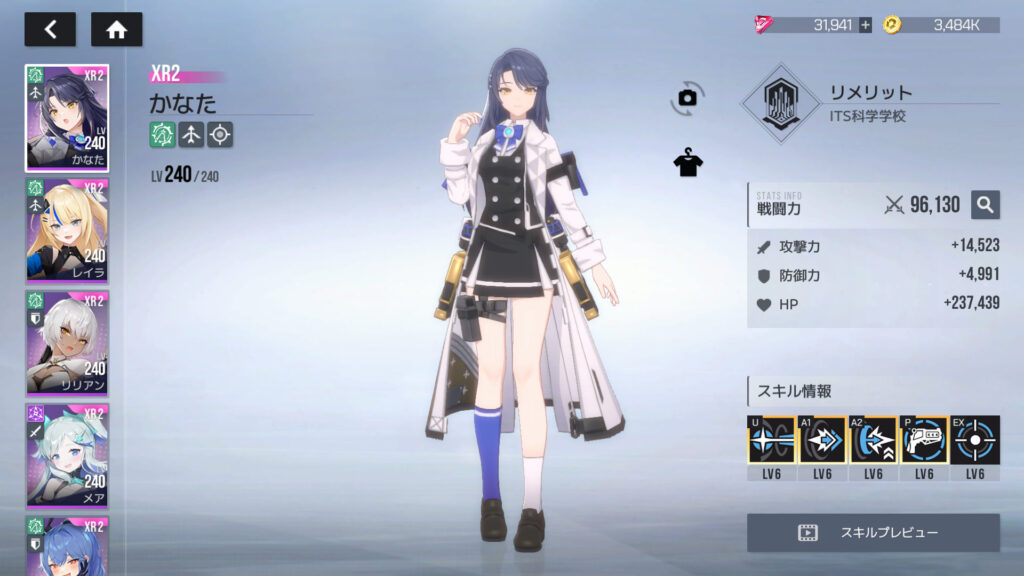This screenshot has width=1024, height=576.
Task: Check the EX skill icon
Action: coord(975,440)
